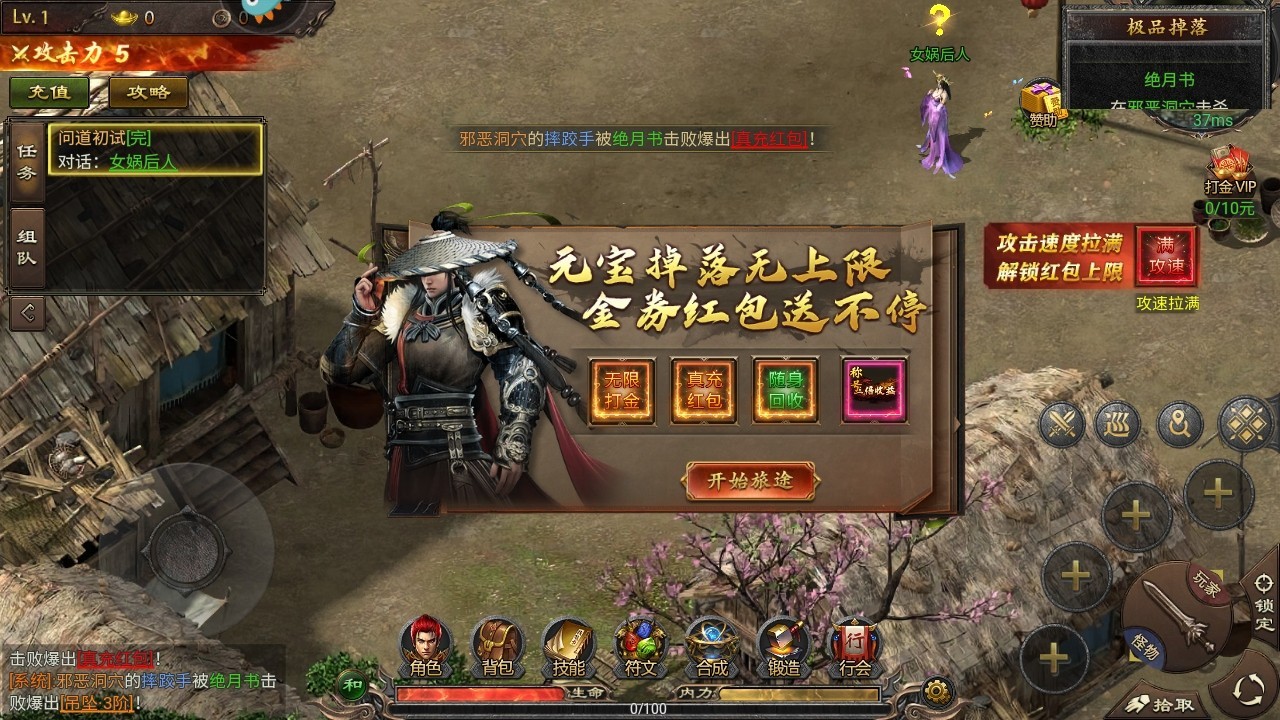Open the 技能 (skills) panel
Image resolution: width=1280 pixels, height=720 pixels.
click(x=568, y=648)
